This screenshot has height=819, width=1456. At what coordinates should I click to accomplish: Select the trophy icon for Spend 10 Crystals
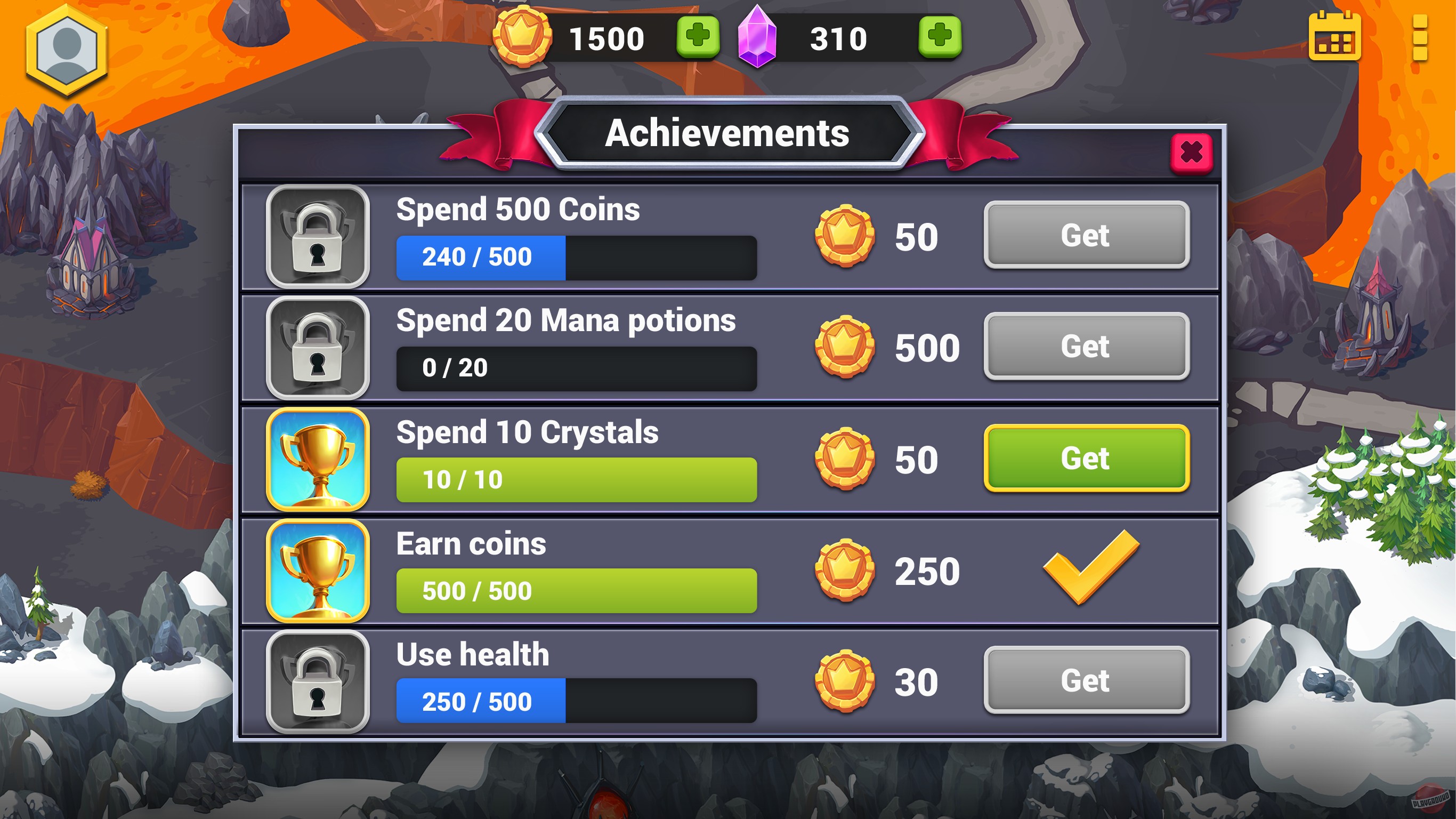point(318,459)
